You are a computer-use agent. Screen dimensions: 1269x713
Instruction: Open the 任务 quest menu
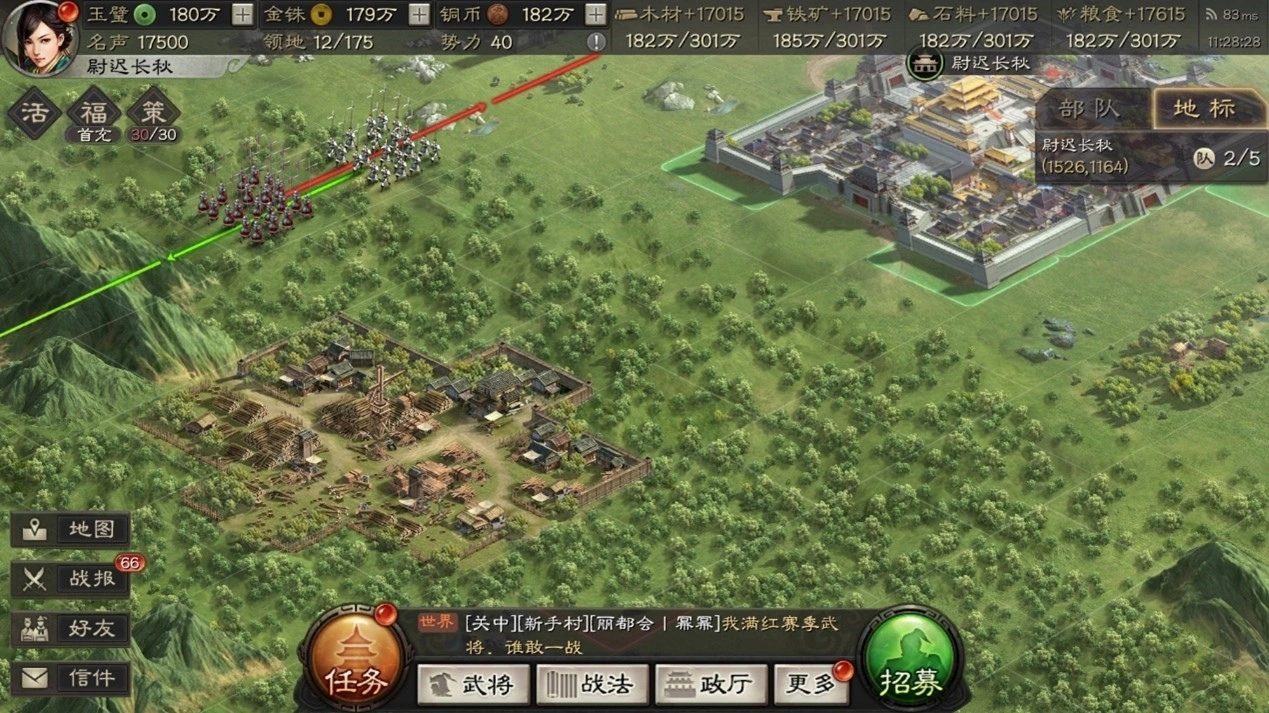coord(356,662)
